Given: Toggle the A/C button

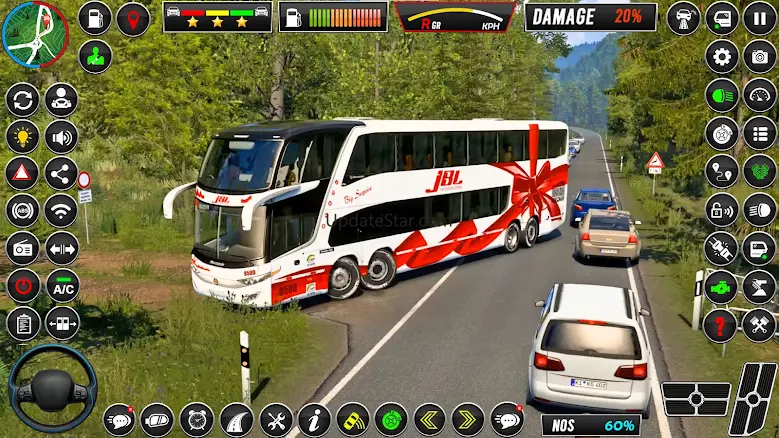Looking at the screenshot, I should point(62,286).
